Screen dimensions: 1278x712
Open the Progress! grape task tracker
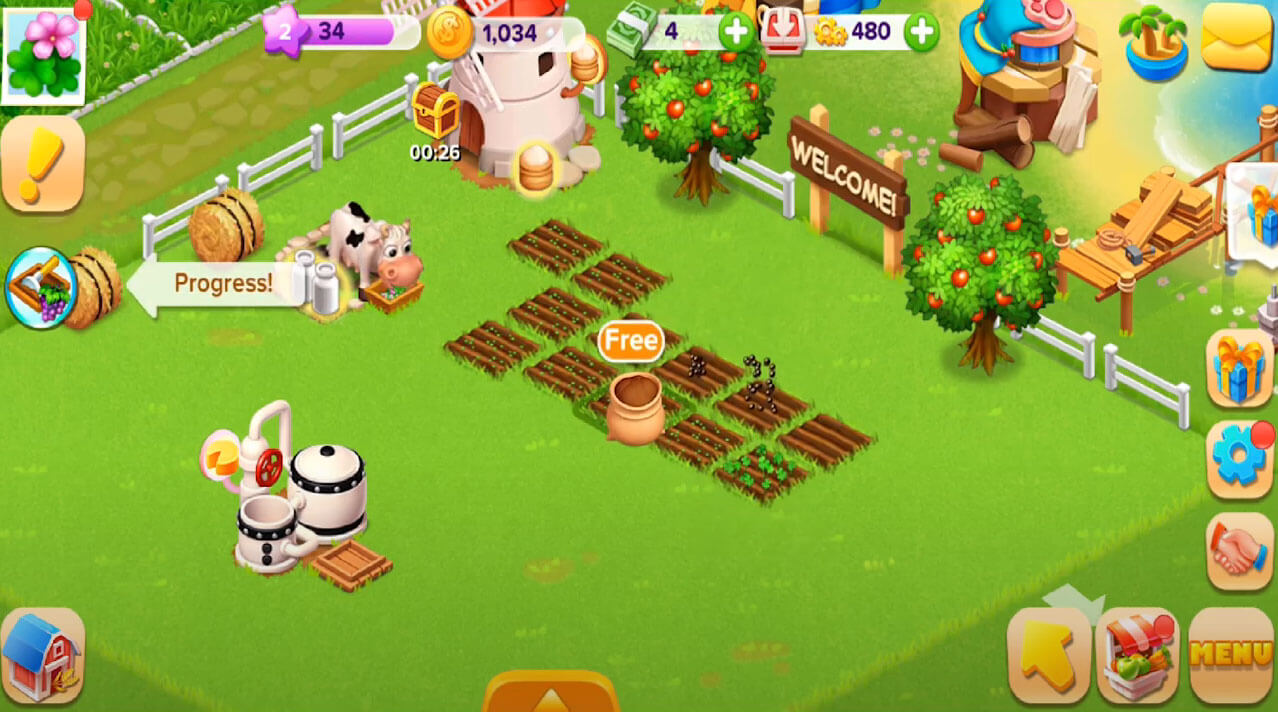42,288
